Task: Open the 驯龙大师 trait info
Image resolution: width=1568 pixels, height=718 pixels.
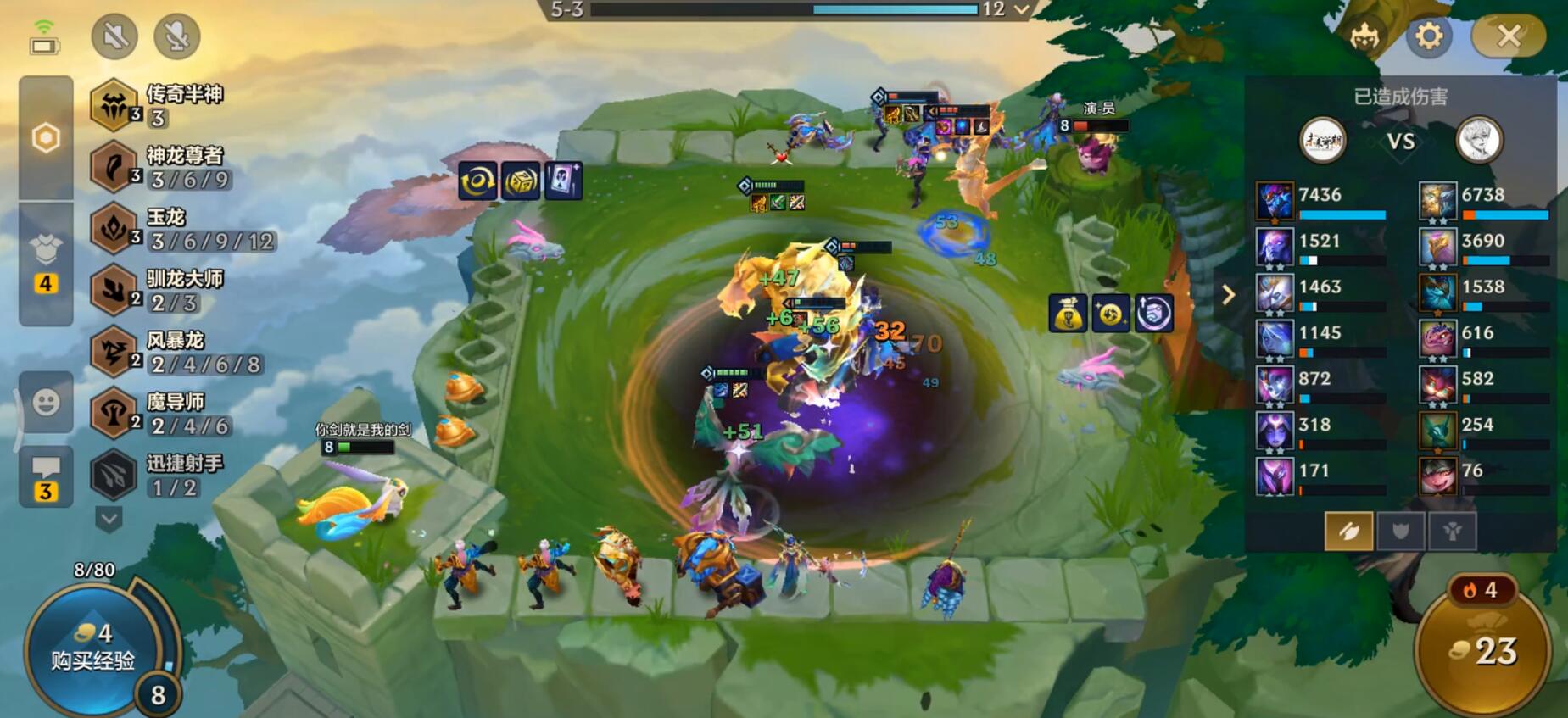Action: pyautogui.click(x=163, y=290)
